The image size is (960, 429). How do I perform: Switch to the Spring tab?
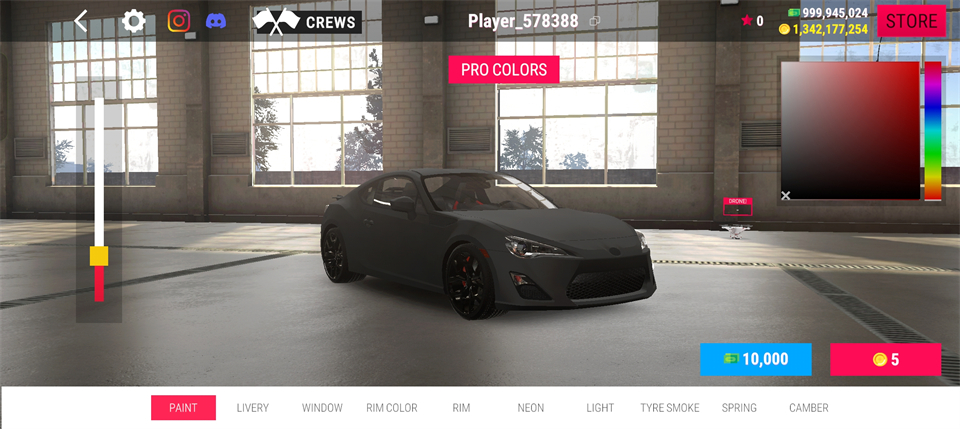739,408
